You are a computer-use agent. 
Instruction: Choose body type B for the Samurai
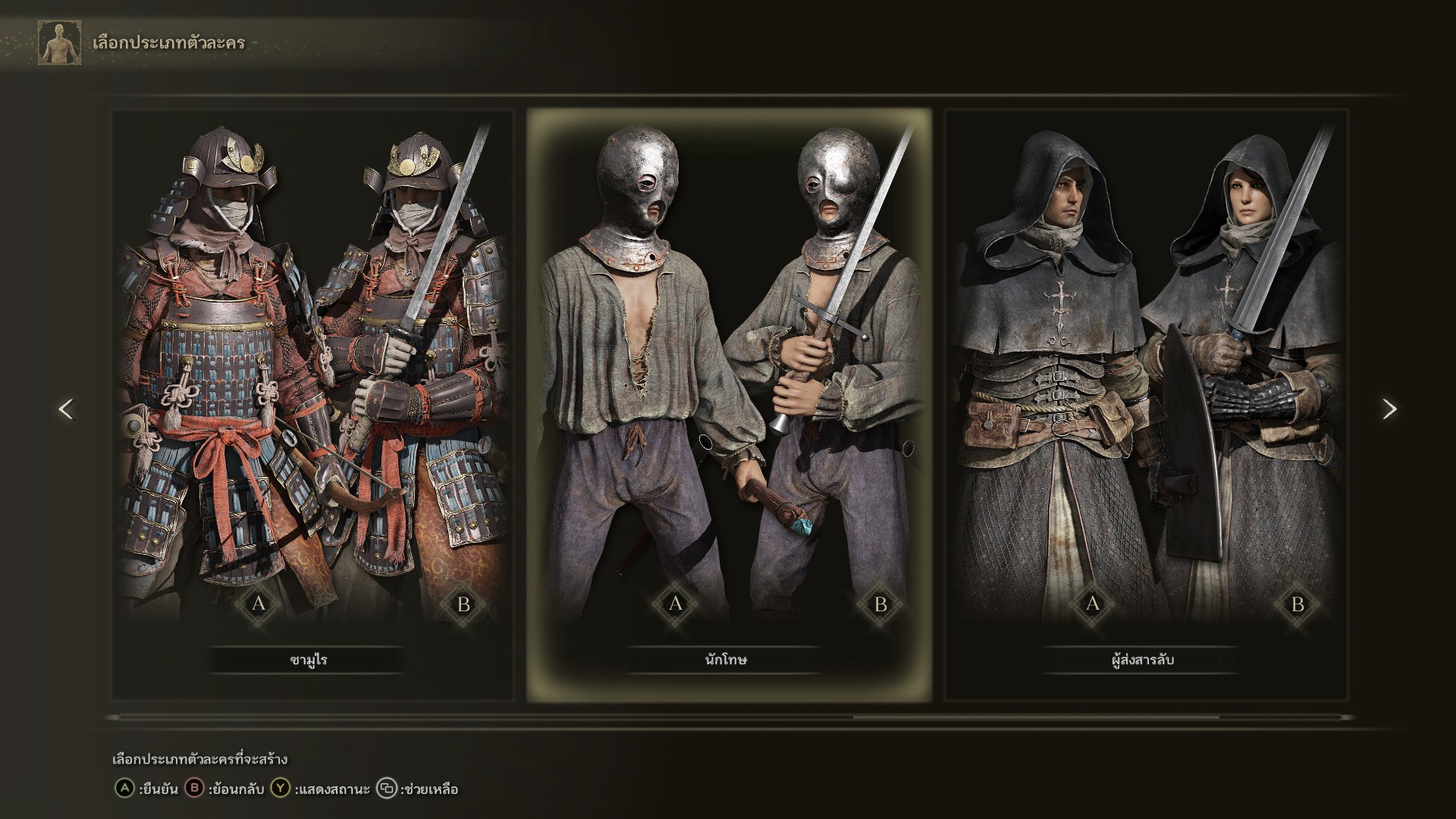[x=463, y=604]
